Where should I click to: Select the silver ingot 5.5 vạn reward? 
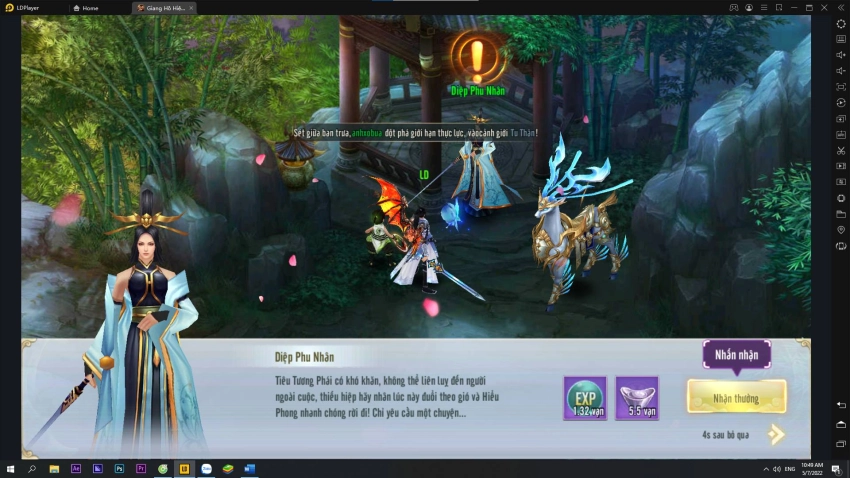[638, 397]
